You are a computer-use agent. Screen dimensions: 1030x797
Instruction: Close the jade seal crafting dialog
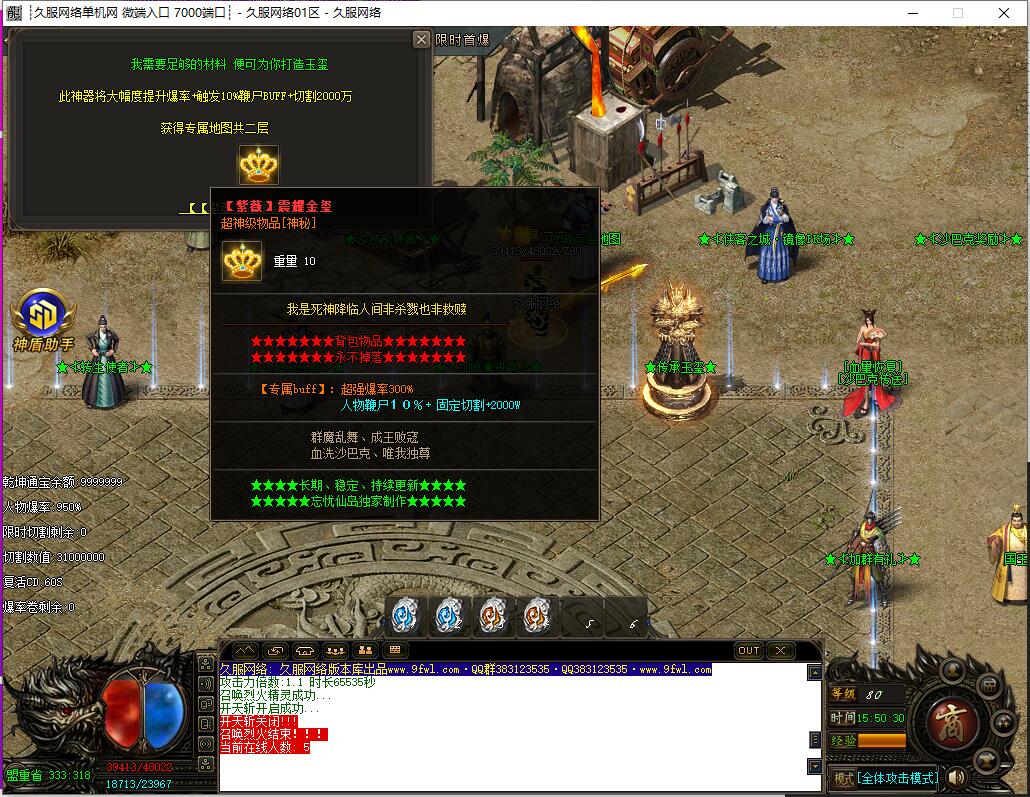(x=422, y=39)
